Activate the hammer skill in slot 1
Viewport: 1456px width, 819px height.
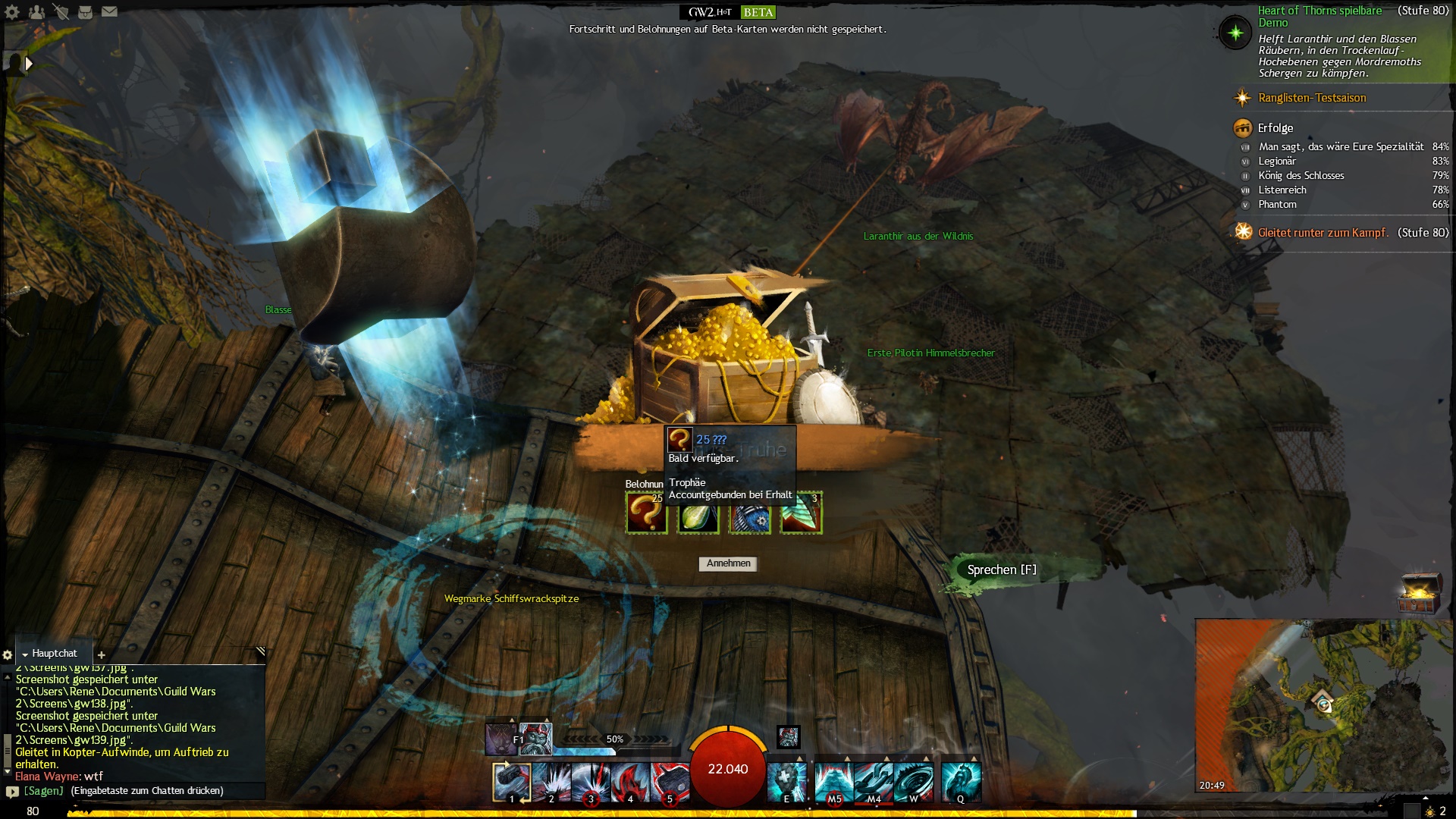click(511, 782)
